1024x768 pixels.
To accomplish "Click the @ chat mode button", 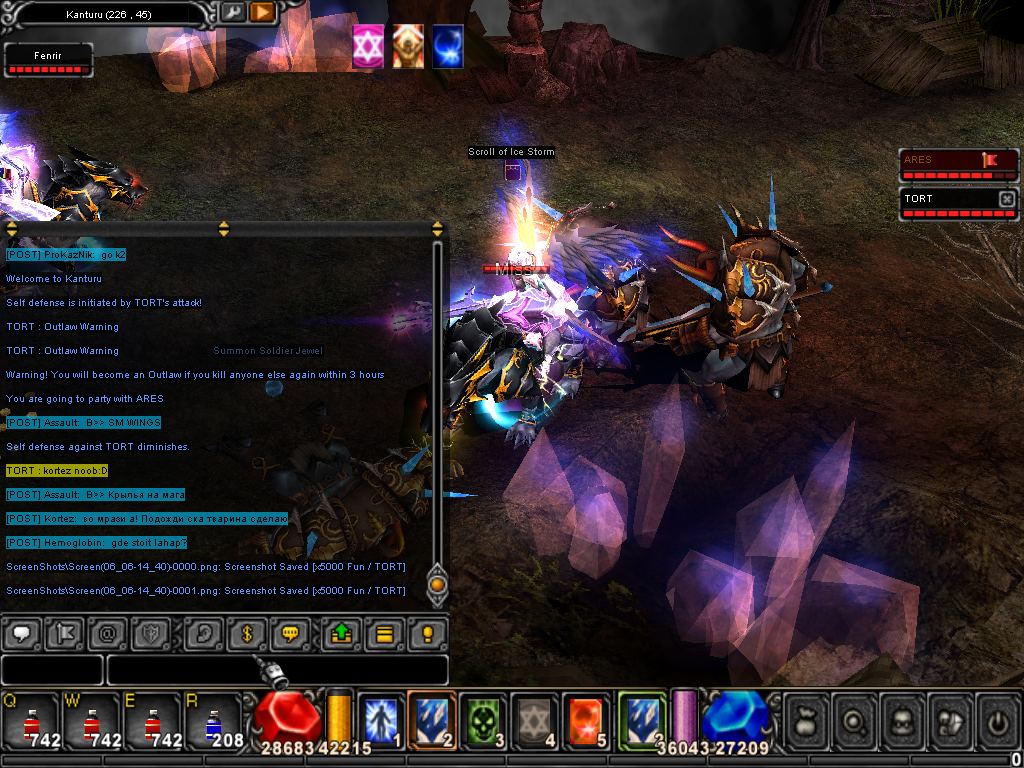I will click(x=108, y=633).
